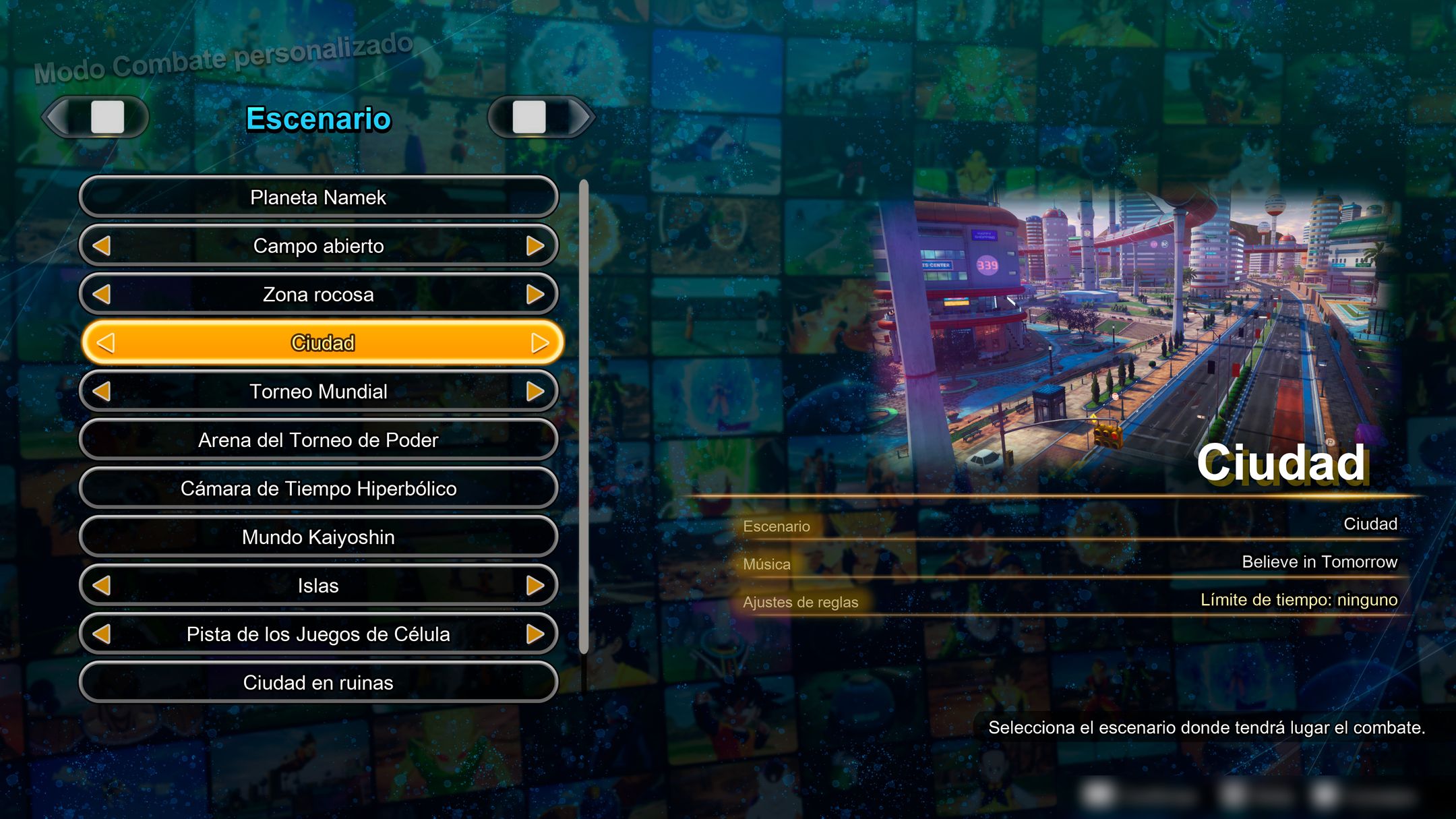Select the Ciudad en ruinas stage
This screenshot has width=1456, height=819.
coord(317,682)
